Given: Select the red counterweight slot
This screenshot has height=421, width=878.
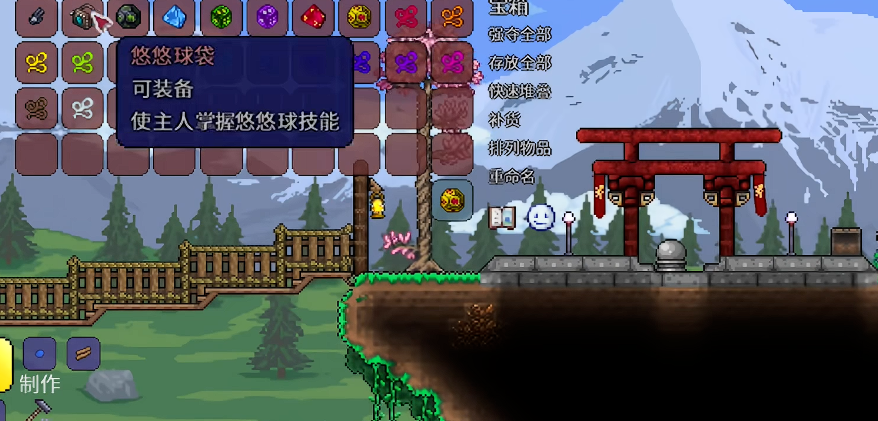Looking at the screenshot, I should pyautogui.click(x=313, y=16).
